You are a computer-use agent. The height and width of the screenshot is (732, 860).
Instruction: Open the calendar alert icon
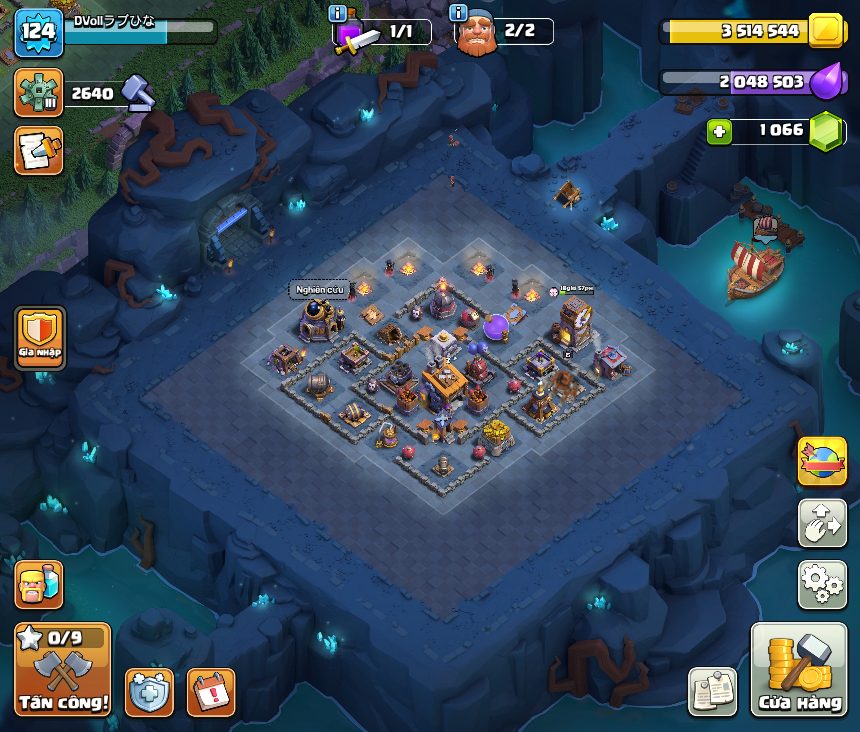pos(210,692)
